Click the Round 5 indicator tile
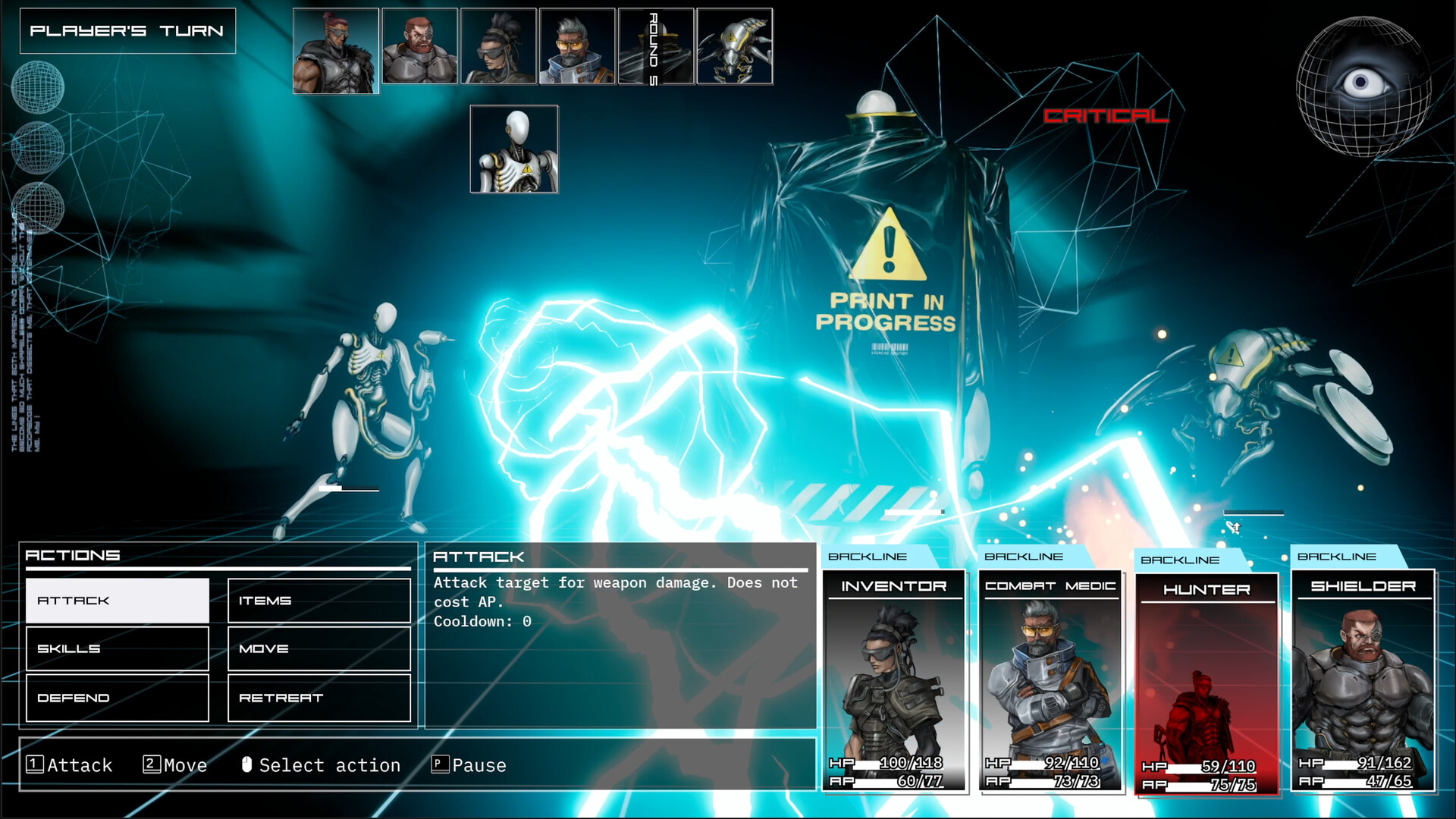 click(655, 46)
